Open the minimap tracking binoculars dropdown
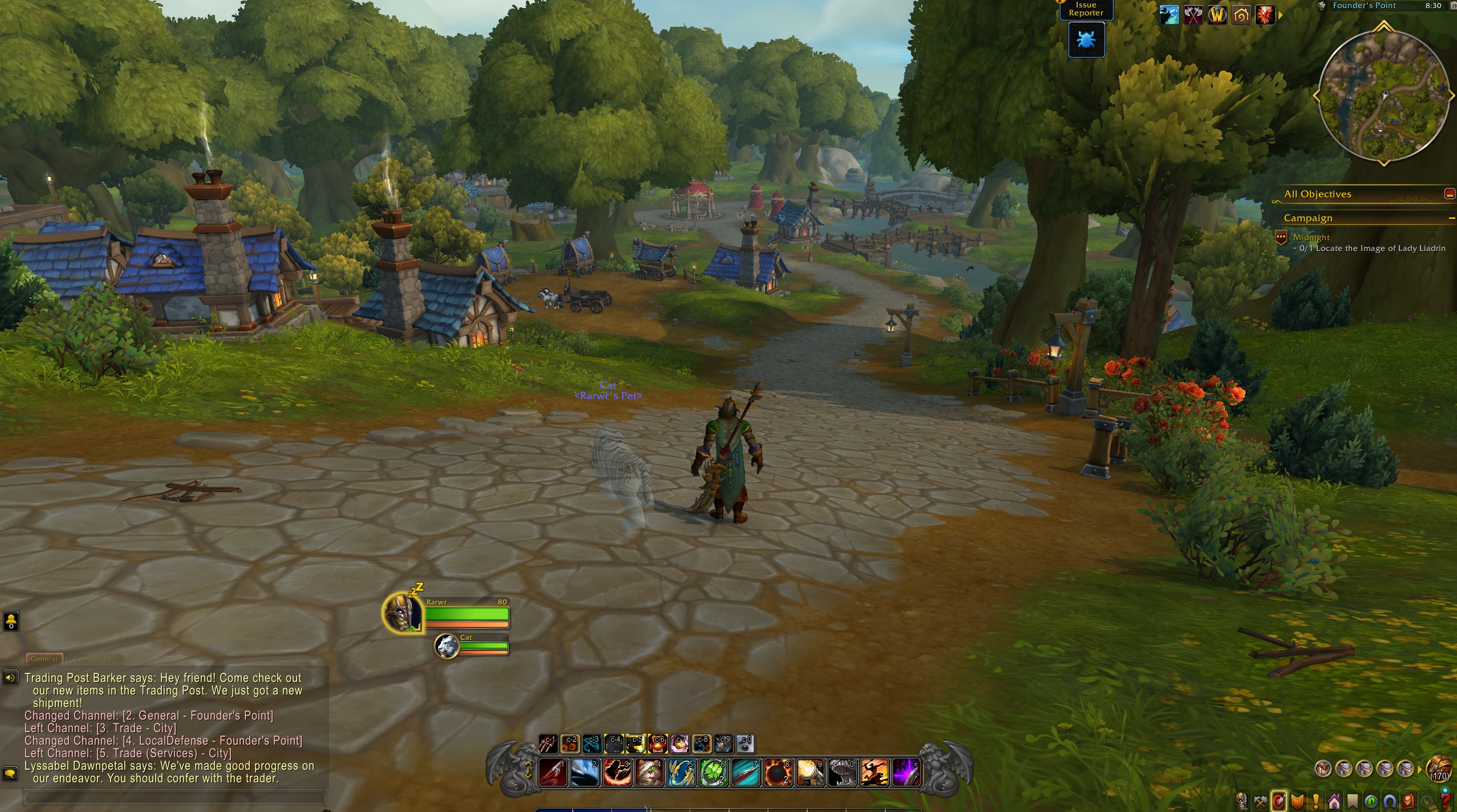 1321,6
